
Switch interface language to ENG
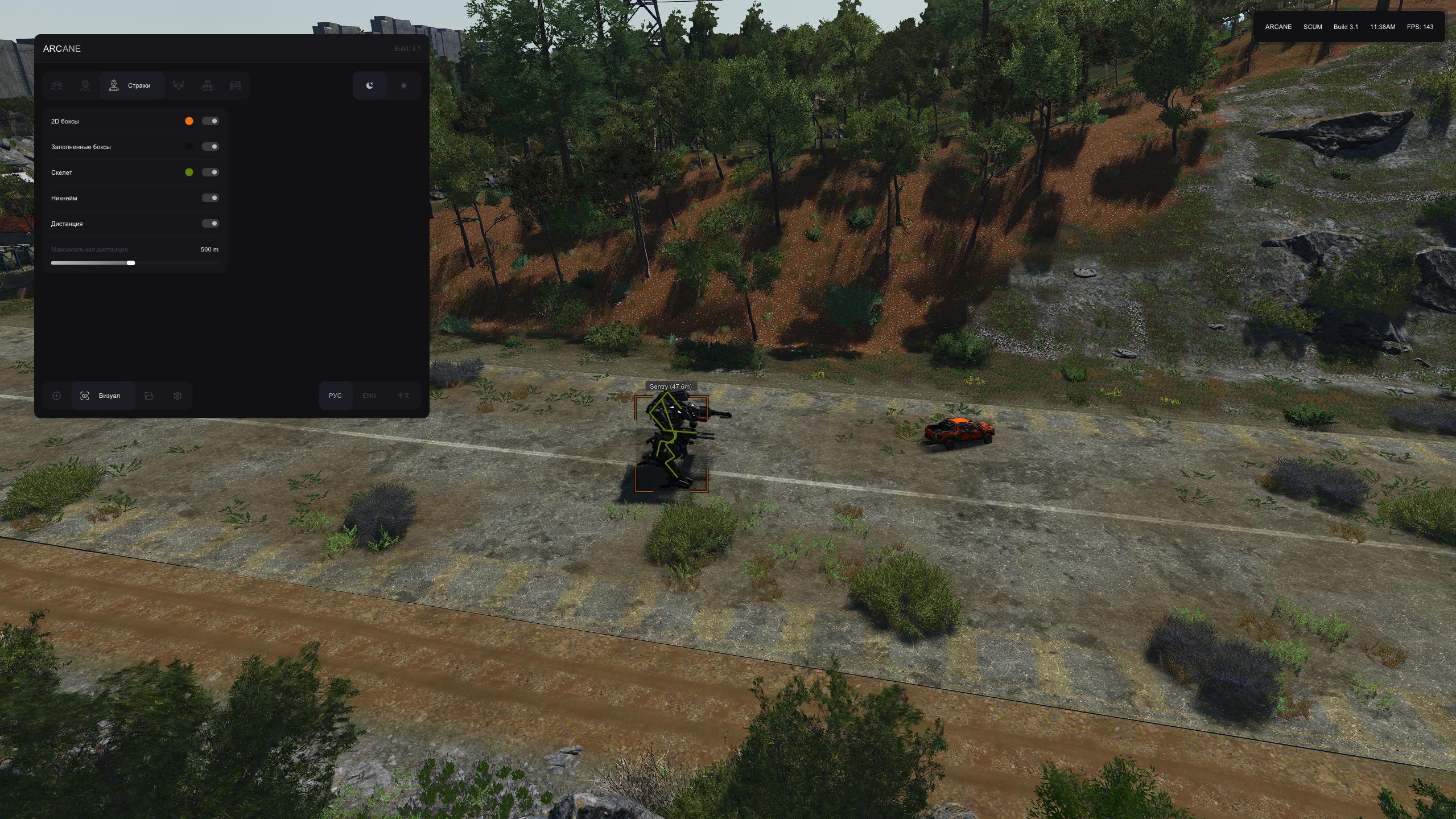tap(369, 396)
